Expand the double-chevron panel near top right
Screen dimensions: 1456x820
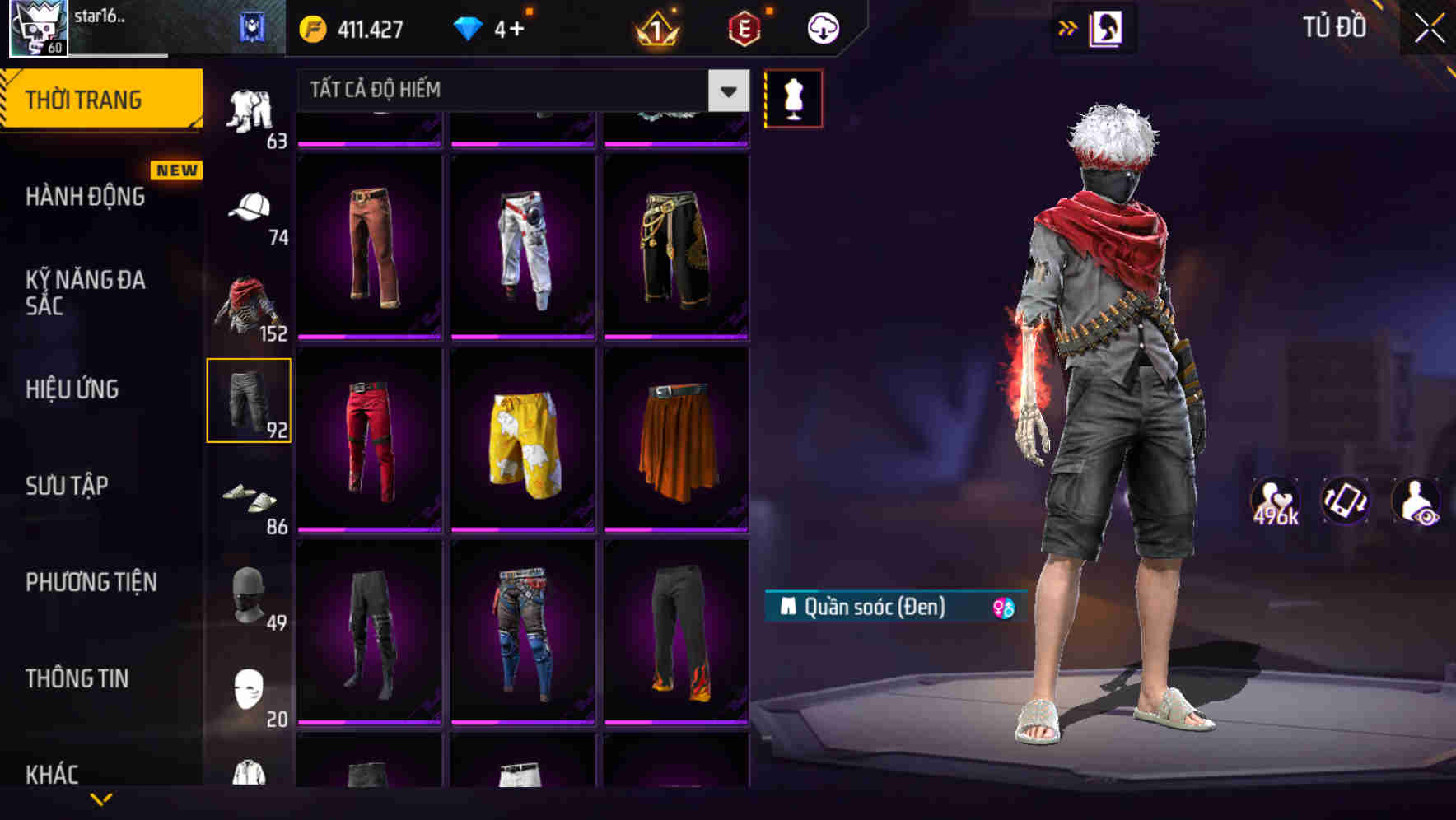[x=1068, y=27]
